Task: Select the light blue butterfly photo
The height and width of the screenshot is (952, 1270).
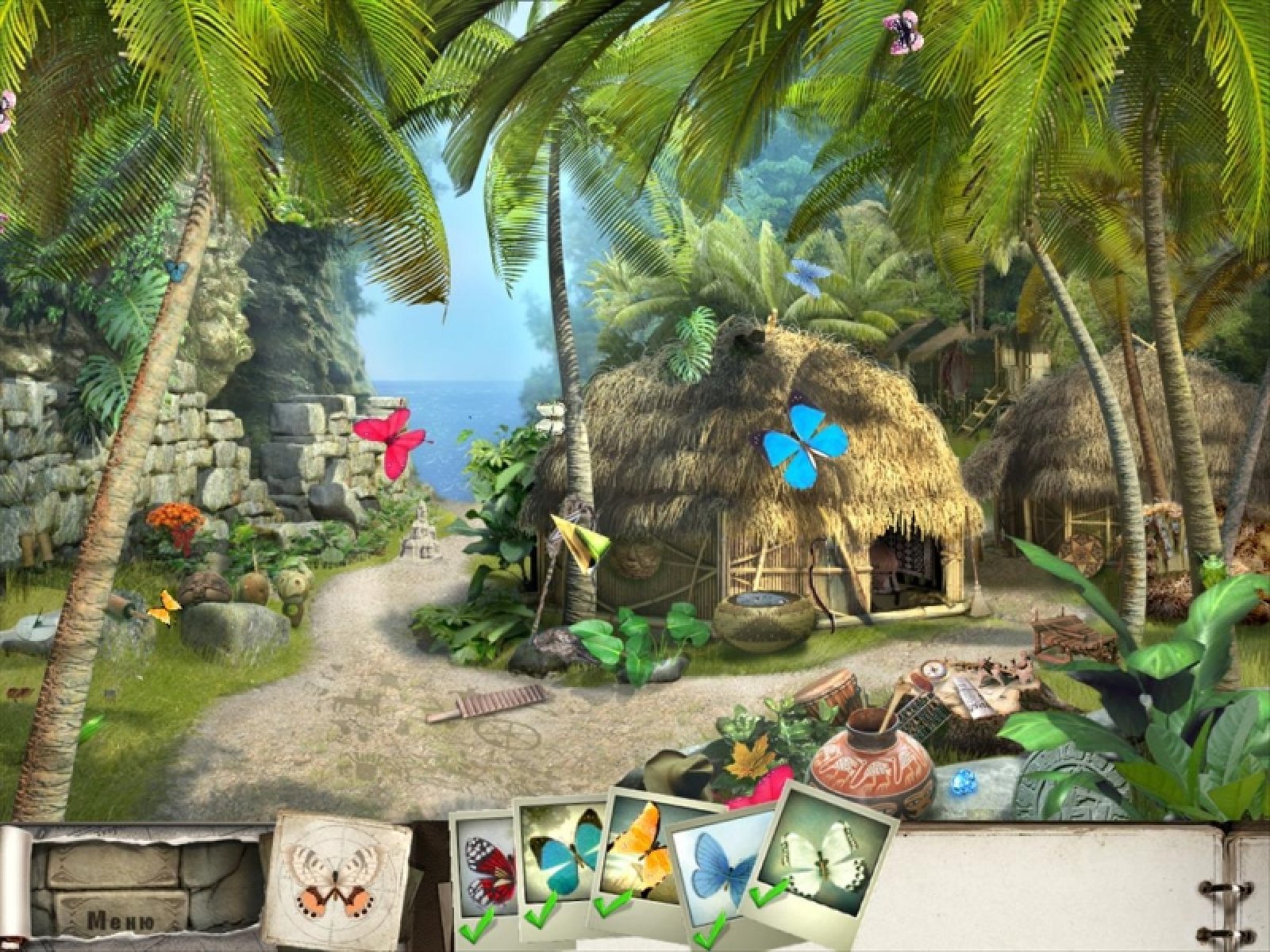Action: (718, 881)
